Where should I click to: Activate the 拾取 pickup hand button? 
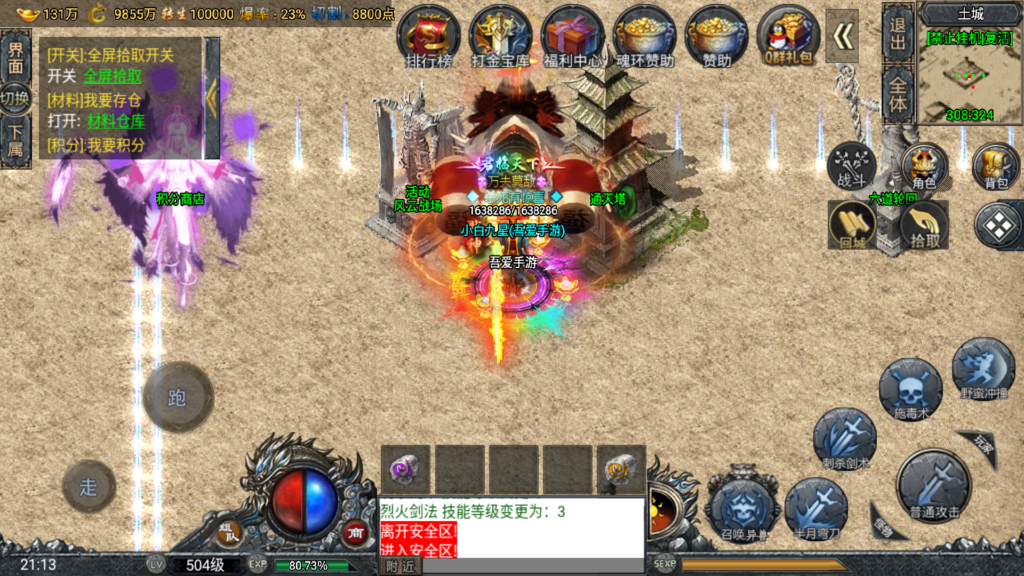pos(924,225)
